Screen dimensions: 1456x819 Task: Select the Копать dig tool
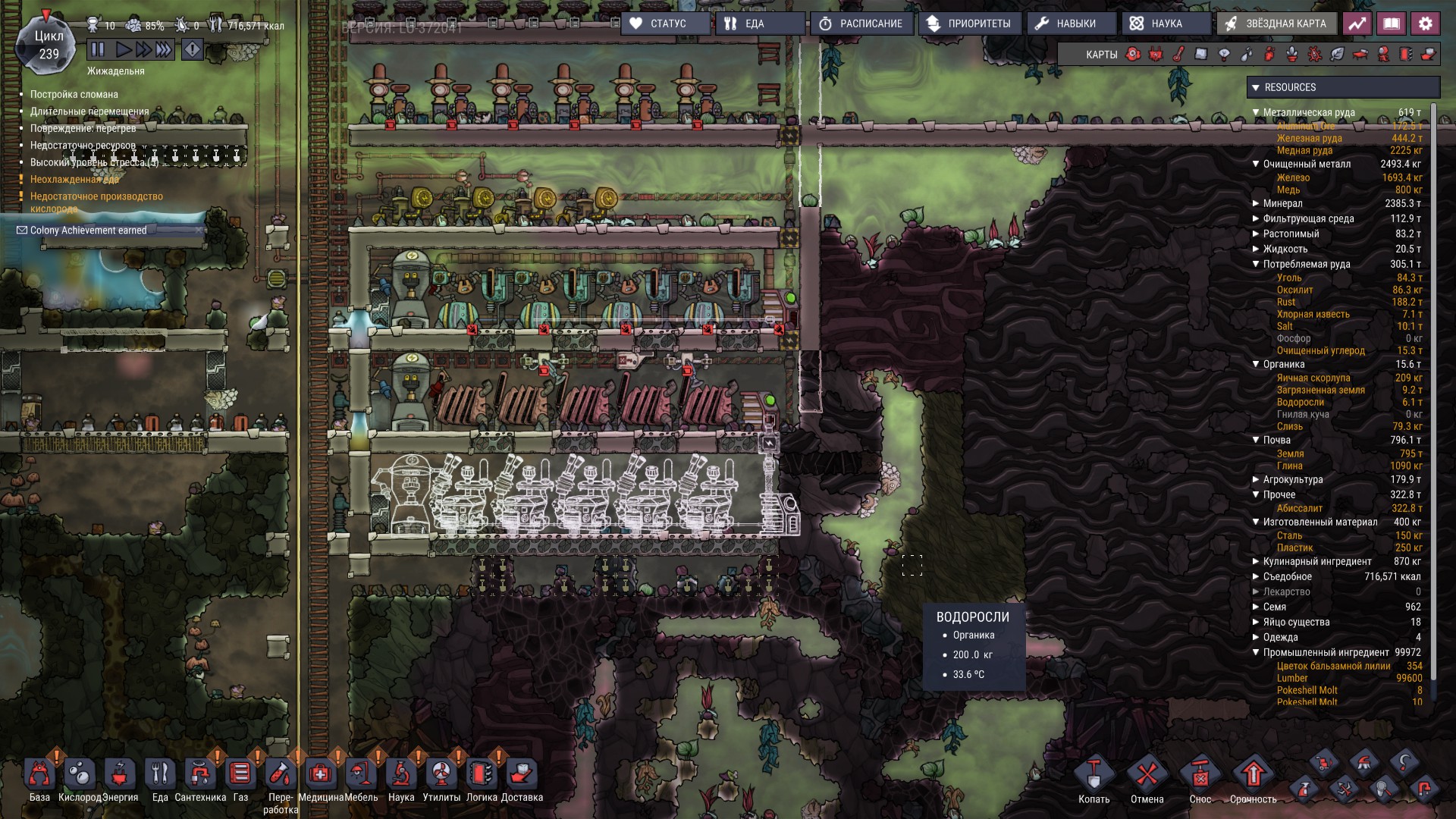(1094, 777)
